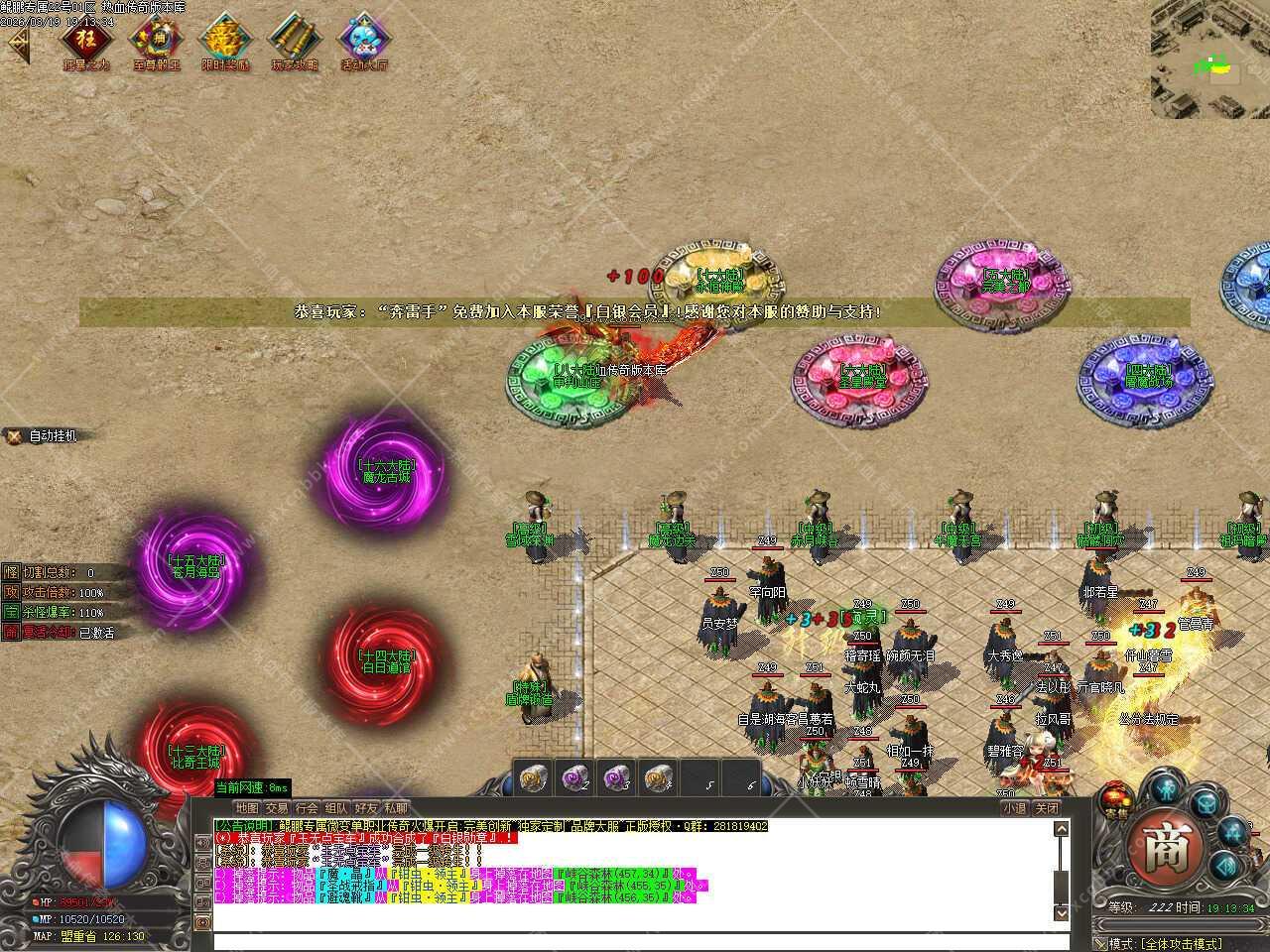Open the 地图 map tab

coord(246,808)
